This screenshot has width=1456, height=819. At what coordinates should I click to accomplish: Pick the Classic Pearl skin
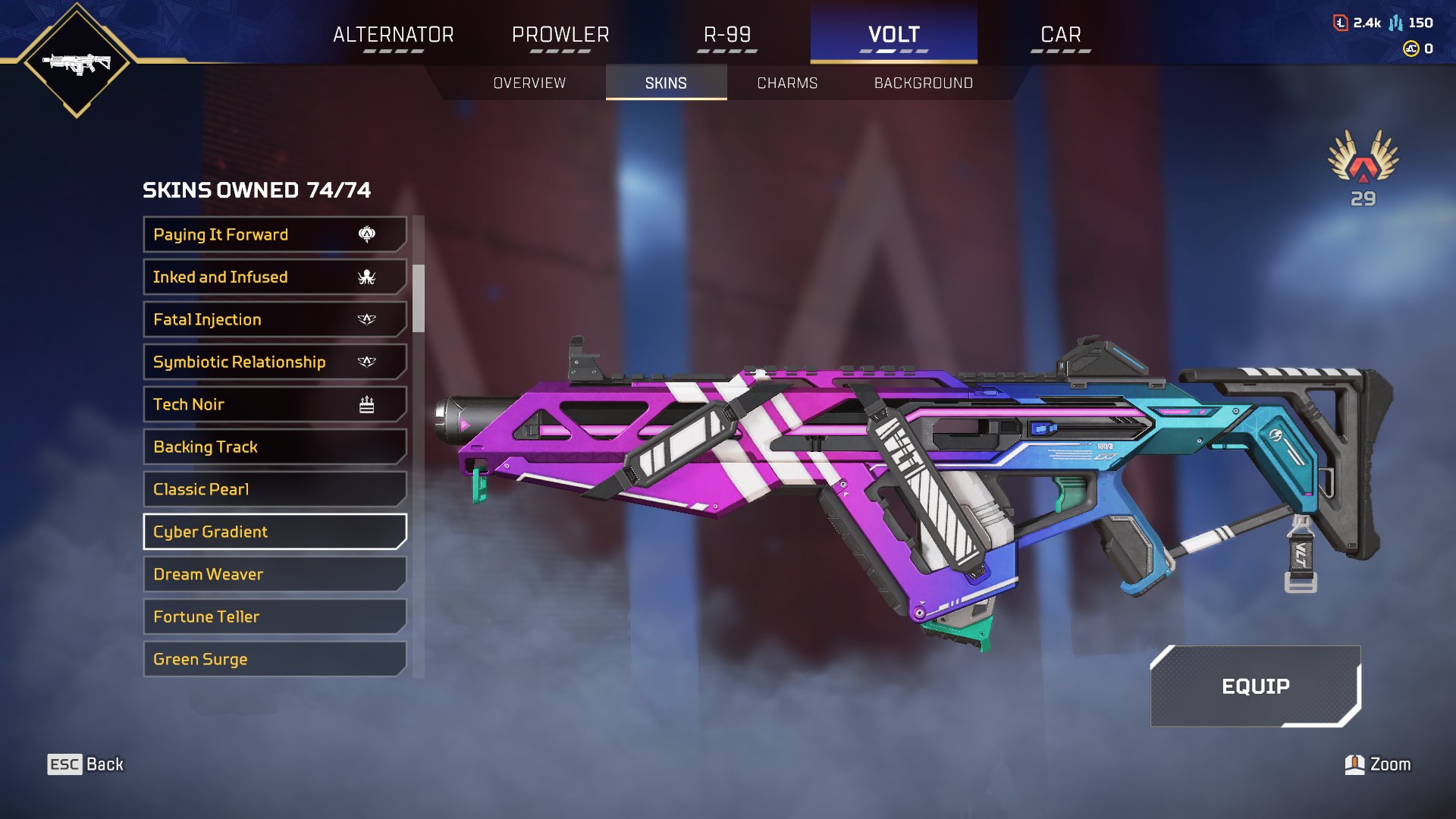pyautogui.click(x=275, y=489)
